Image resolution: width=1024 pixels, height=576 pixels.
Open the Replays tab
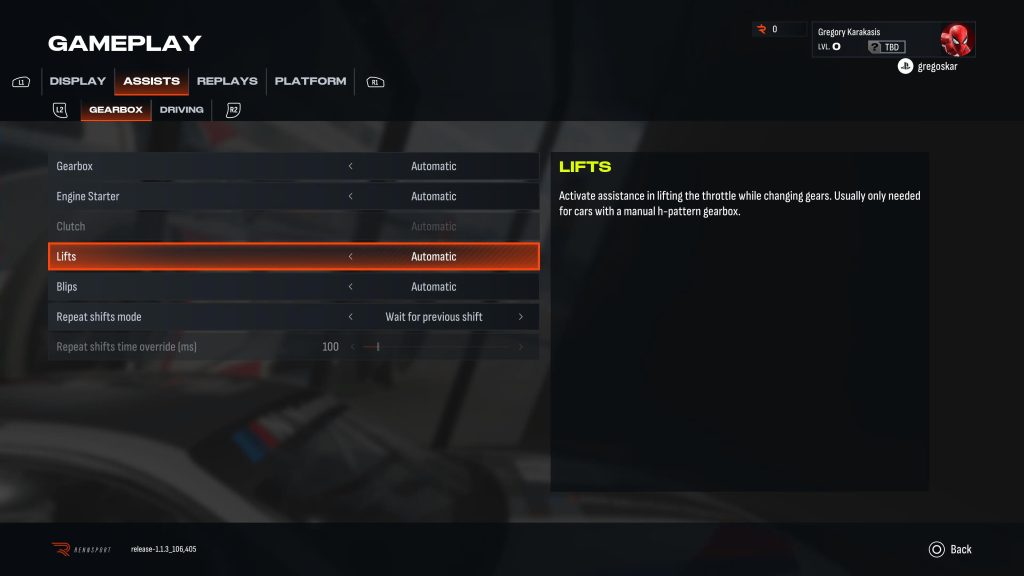pyautogui.click(x=227, y=81)
